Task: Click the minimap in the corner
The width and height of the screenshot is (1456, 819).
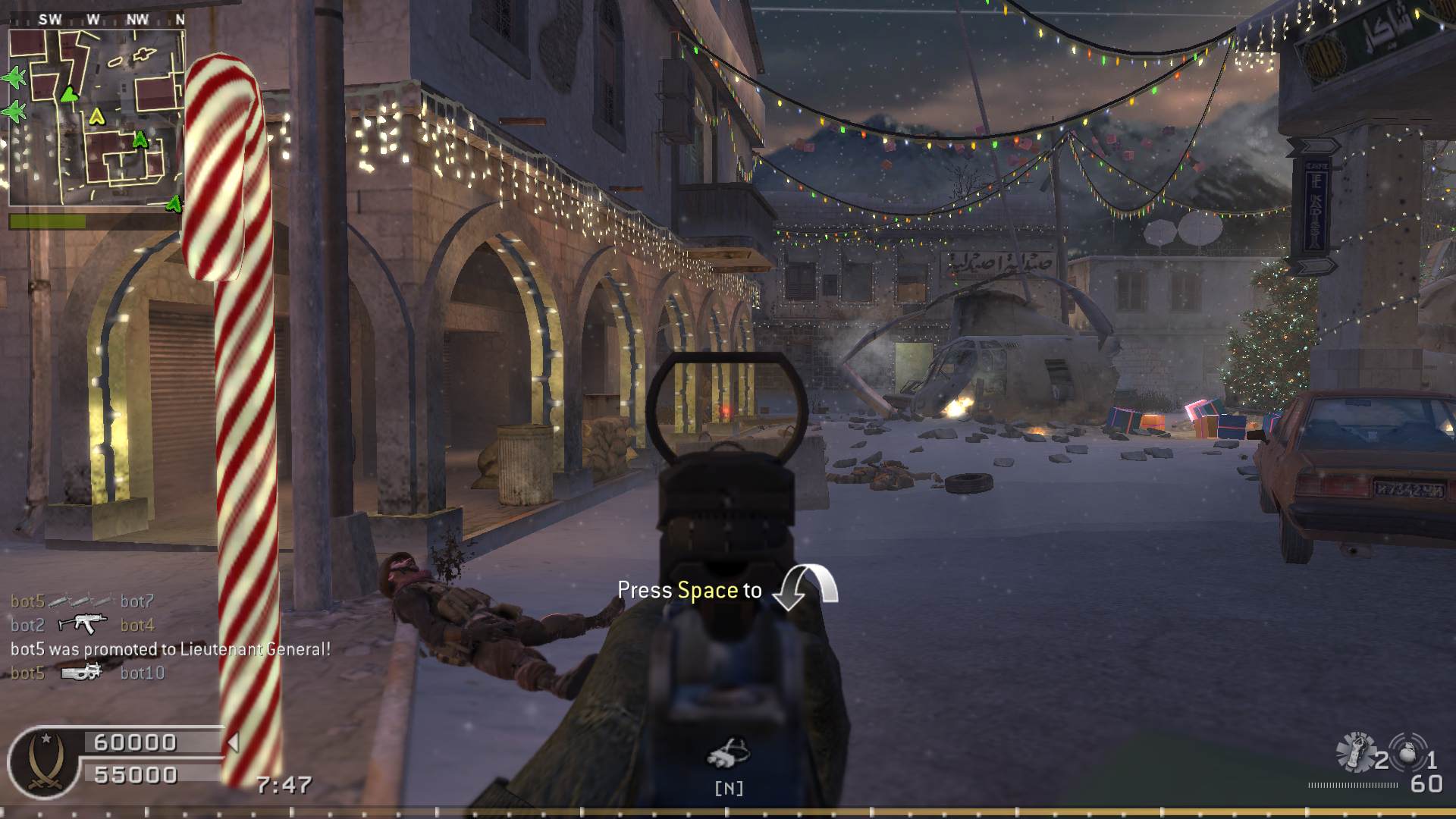Action: click(x=96, y=118)
